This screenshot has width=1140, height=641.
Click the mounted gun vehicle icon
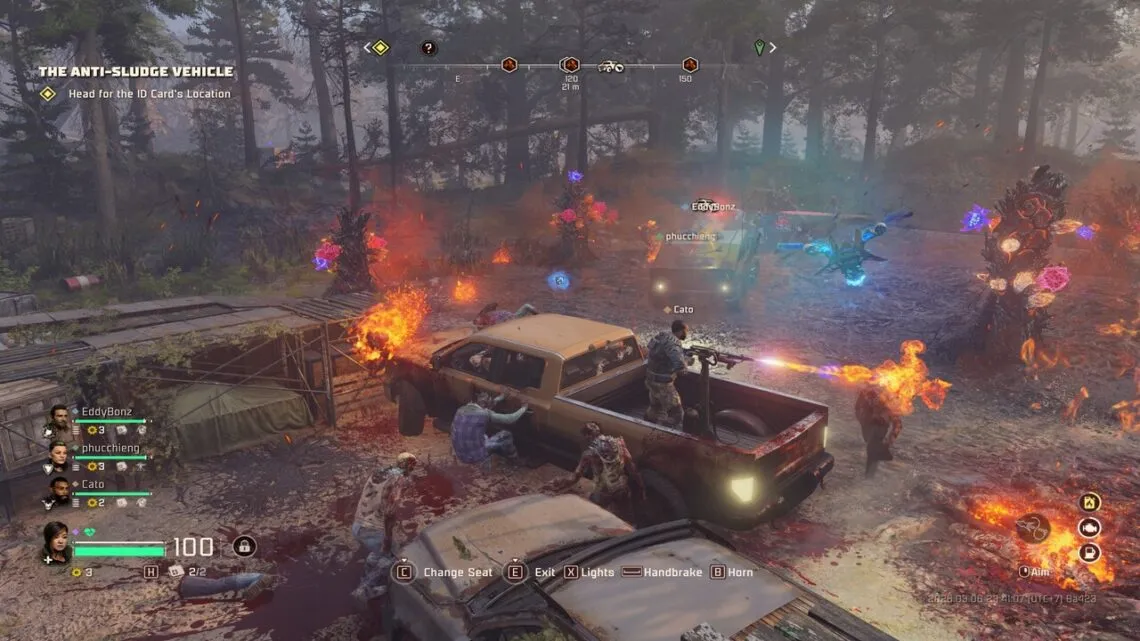pyautogui.click(x=1034, y=528)
